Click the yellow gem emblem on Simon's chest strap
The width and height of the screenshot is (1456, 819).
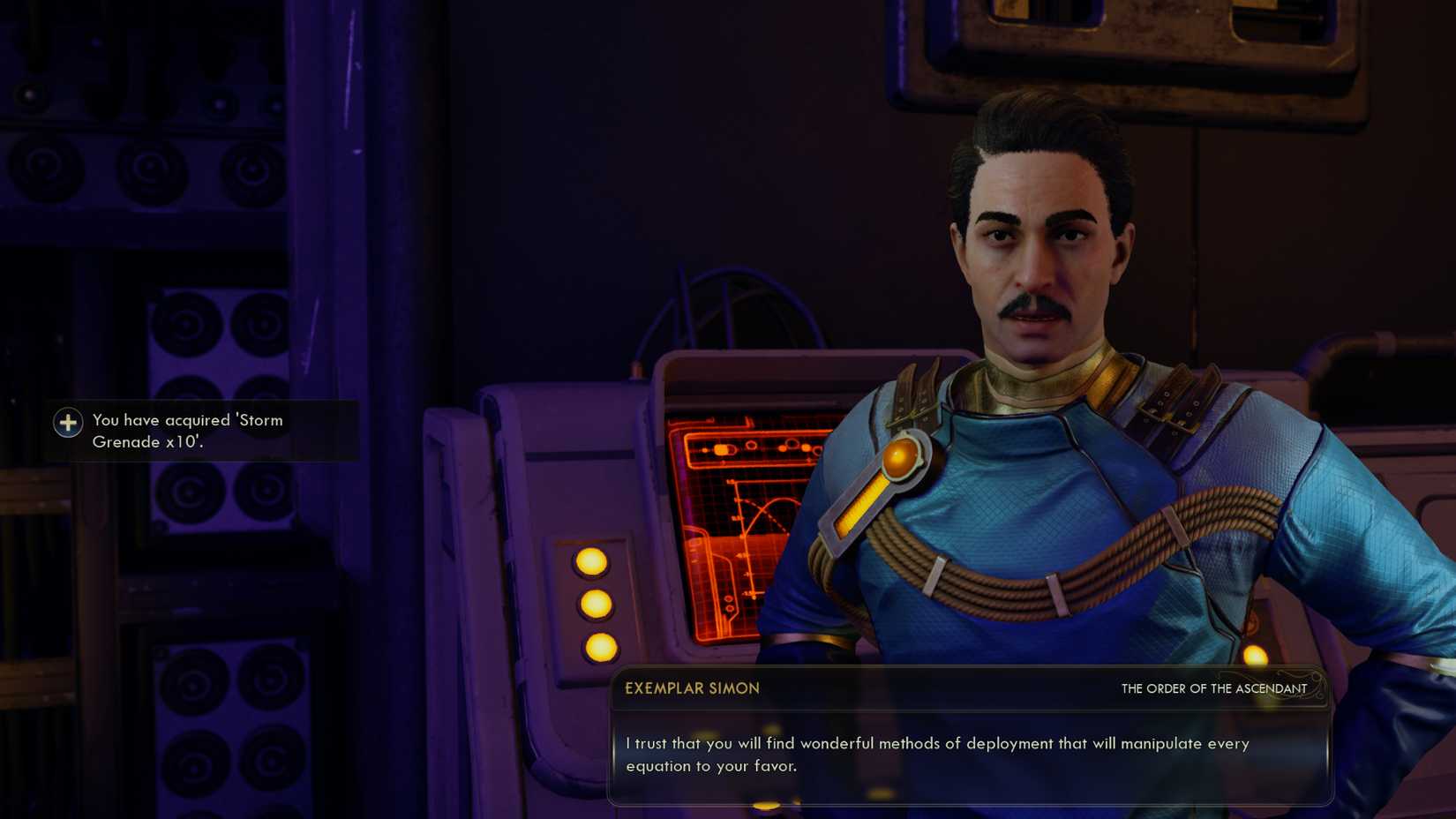tap(902, 456)
